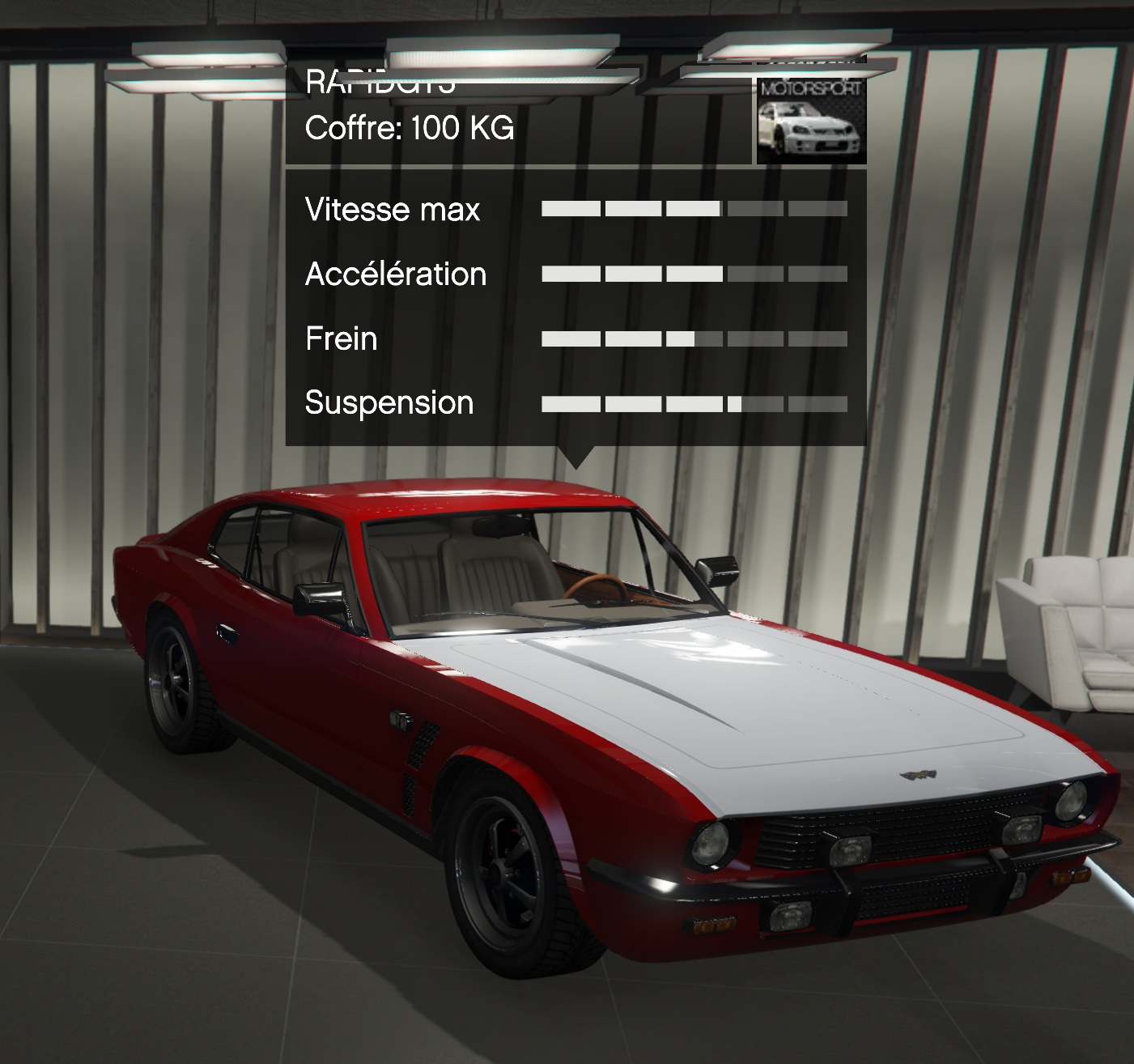Select the RAPID GT3 vehicle title
This screenshot has height=1064, width=1134.
pyautogui.click(x=380, y=81)
